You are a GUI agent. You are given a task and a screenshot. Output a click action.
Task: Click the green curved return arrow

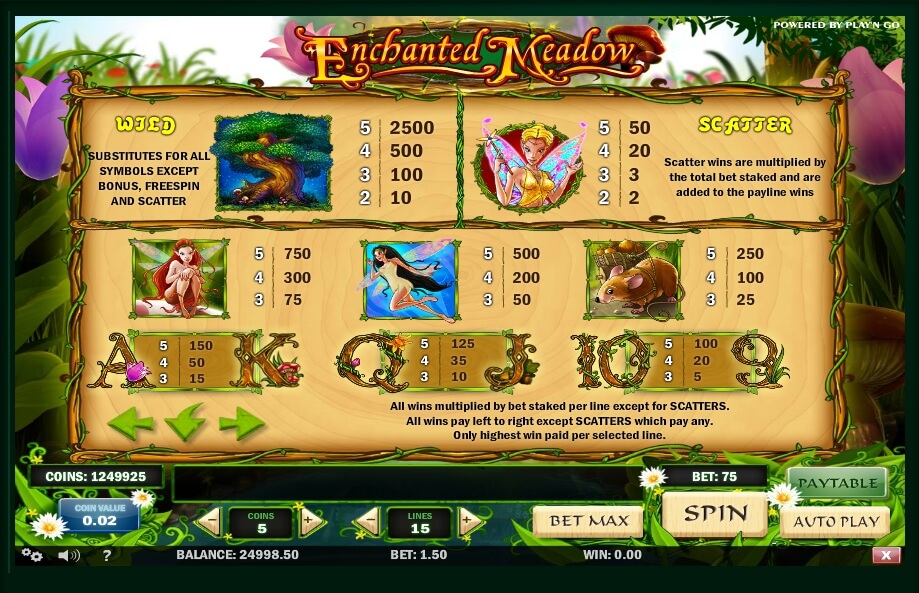tap(185, 423)
